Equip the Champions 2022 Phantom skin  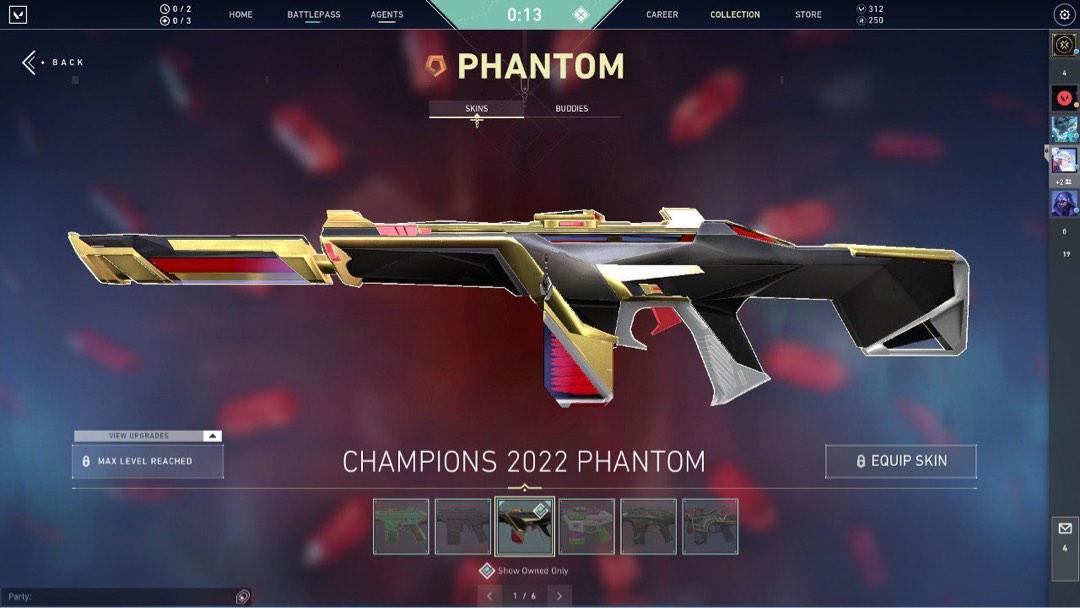pos(900,461)
